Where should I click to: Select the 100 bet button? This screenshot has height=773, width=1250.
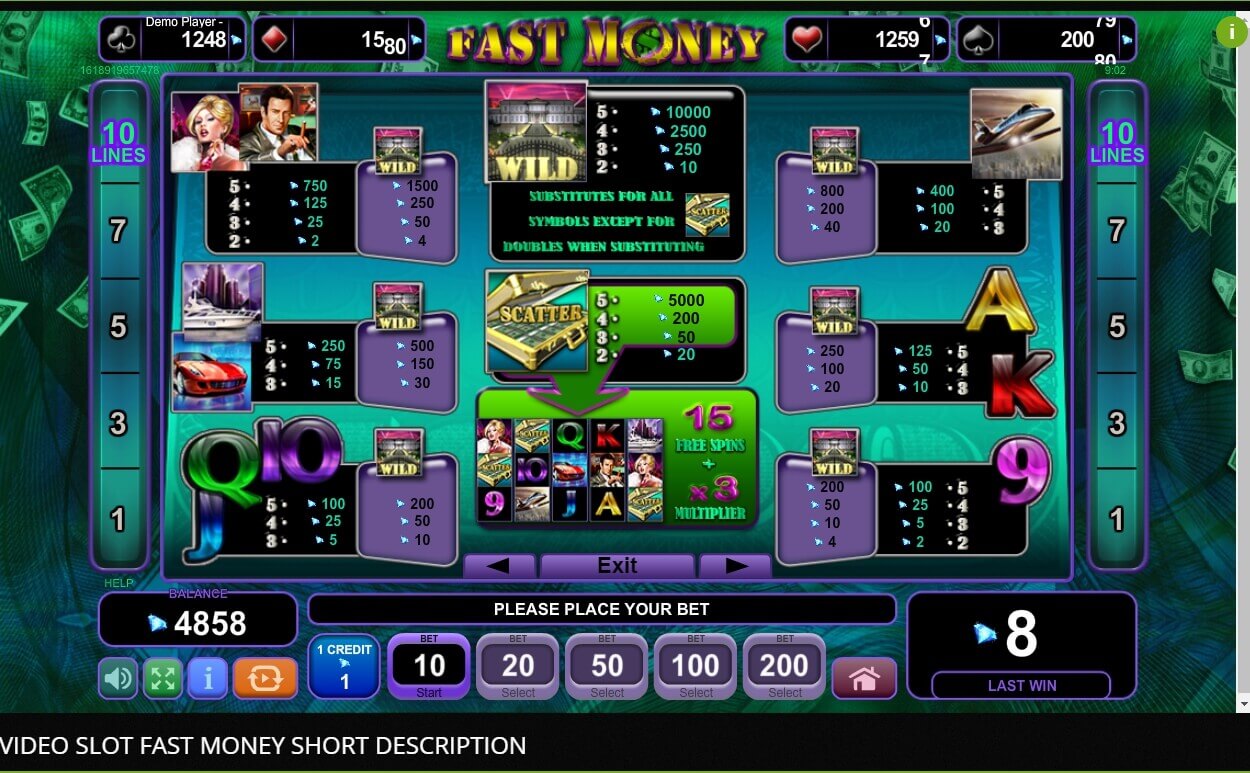(x=696, y=666)
